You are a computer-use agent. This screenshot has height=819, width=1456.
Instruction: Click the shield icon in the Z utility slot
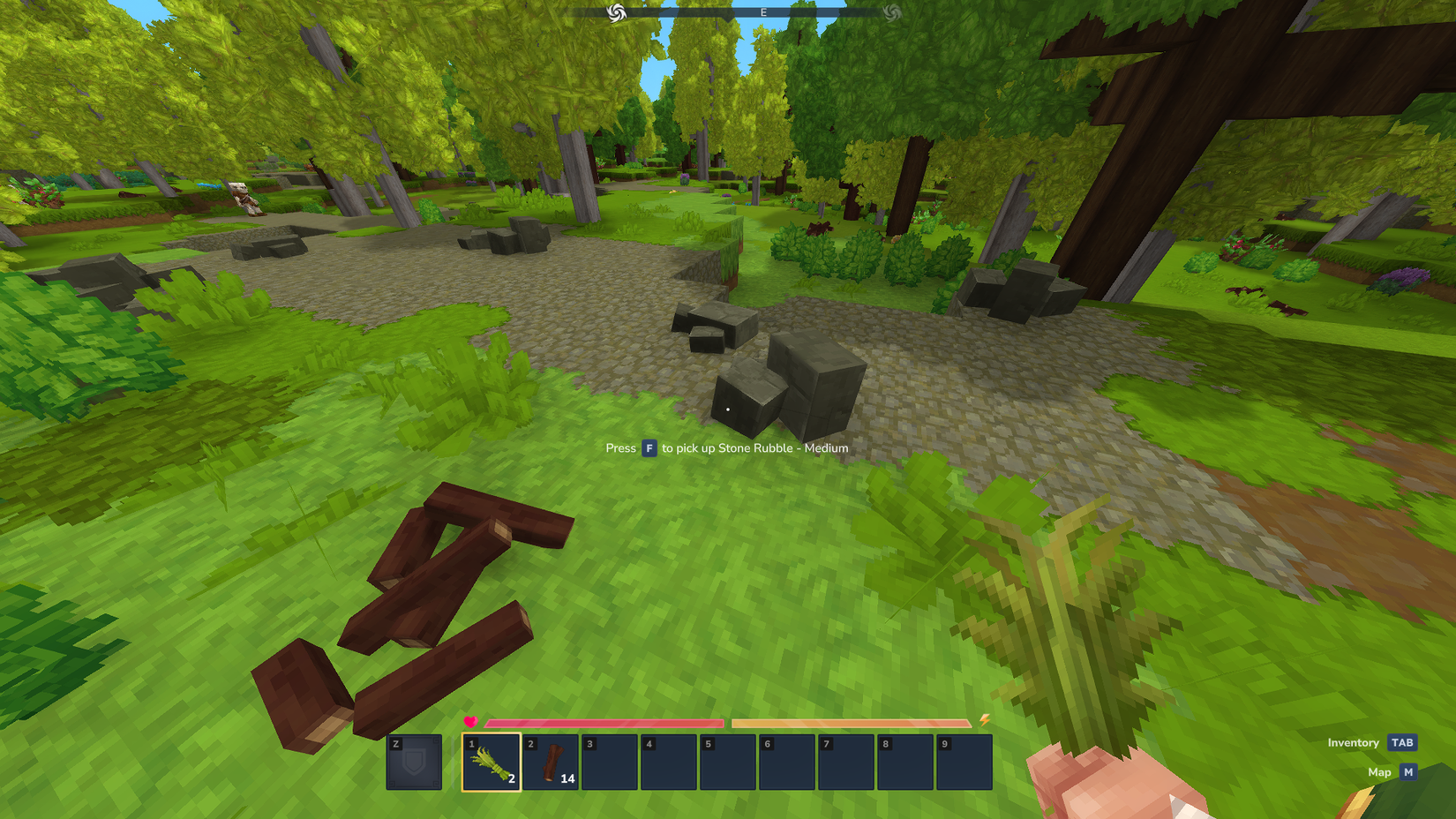point(413,763)
